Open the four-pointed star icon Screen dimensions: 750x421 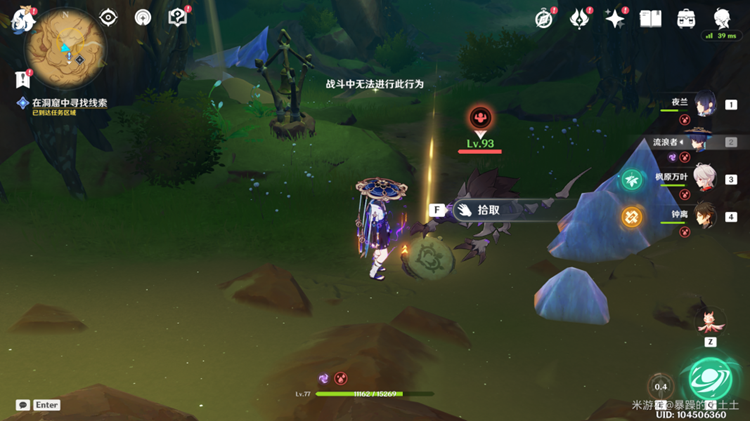click(615, 18)
